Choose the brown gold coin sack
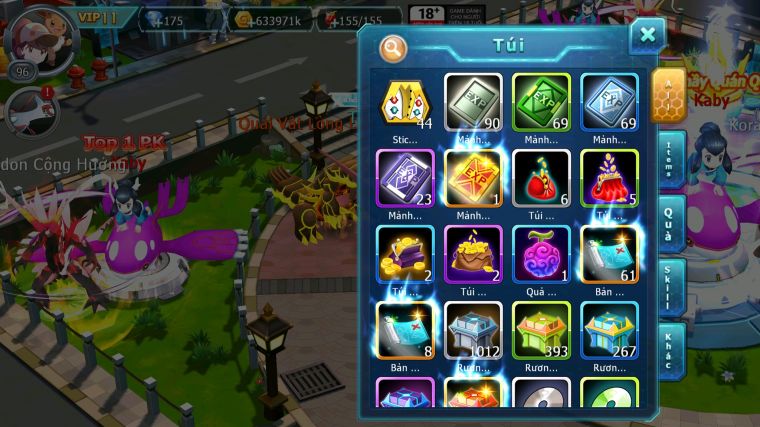This screenshot has height=427, width=760. point(473,254)
